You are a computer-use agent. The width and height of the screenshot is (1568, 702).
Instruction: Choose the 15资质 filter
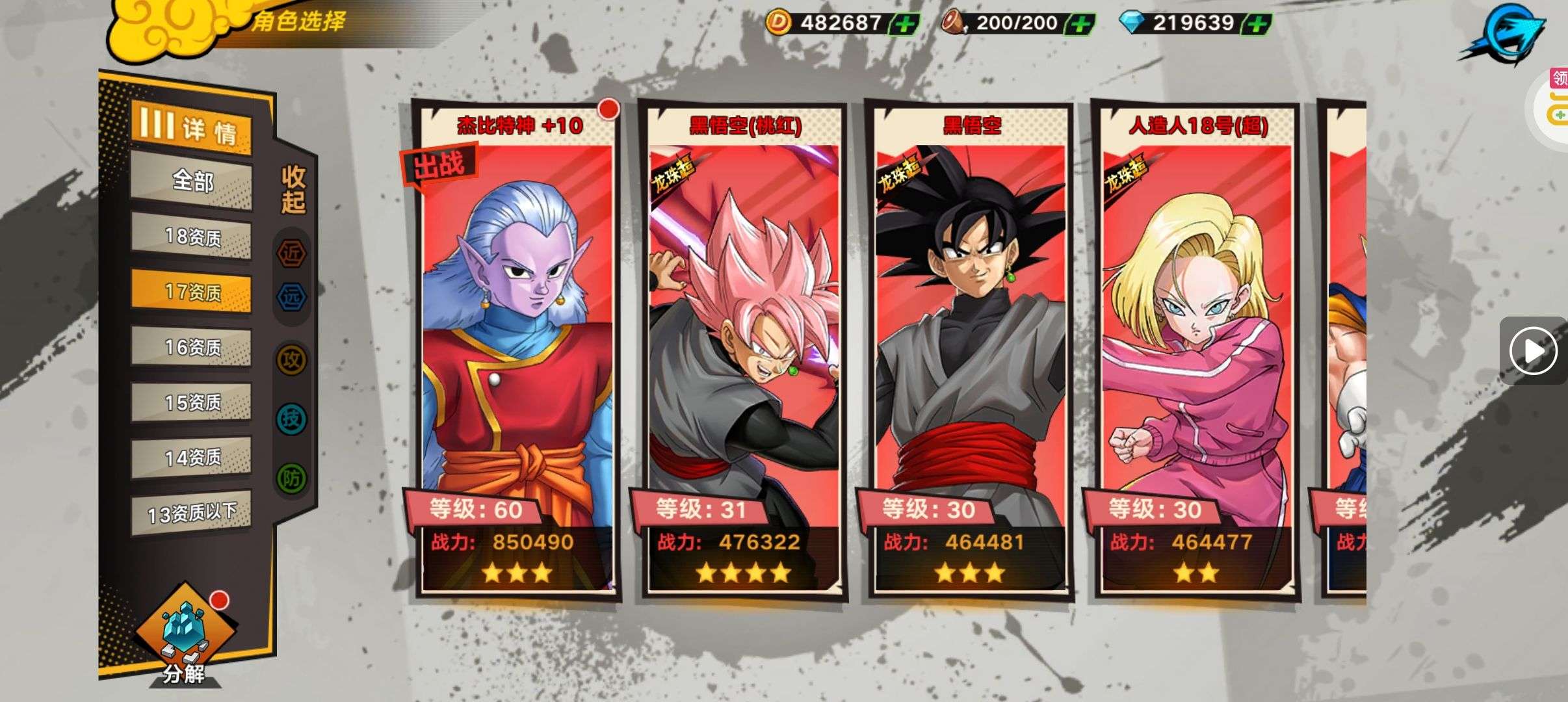tap(192, 402)
